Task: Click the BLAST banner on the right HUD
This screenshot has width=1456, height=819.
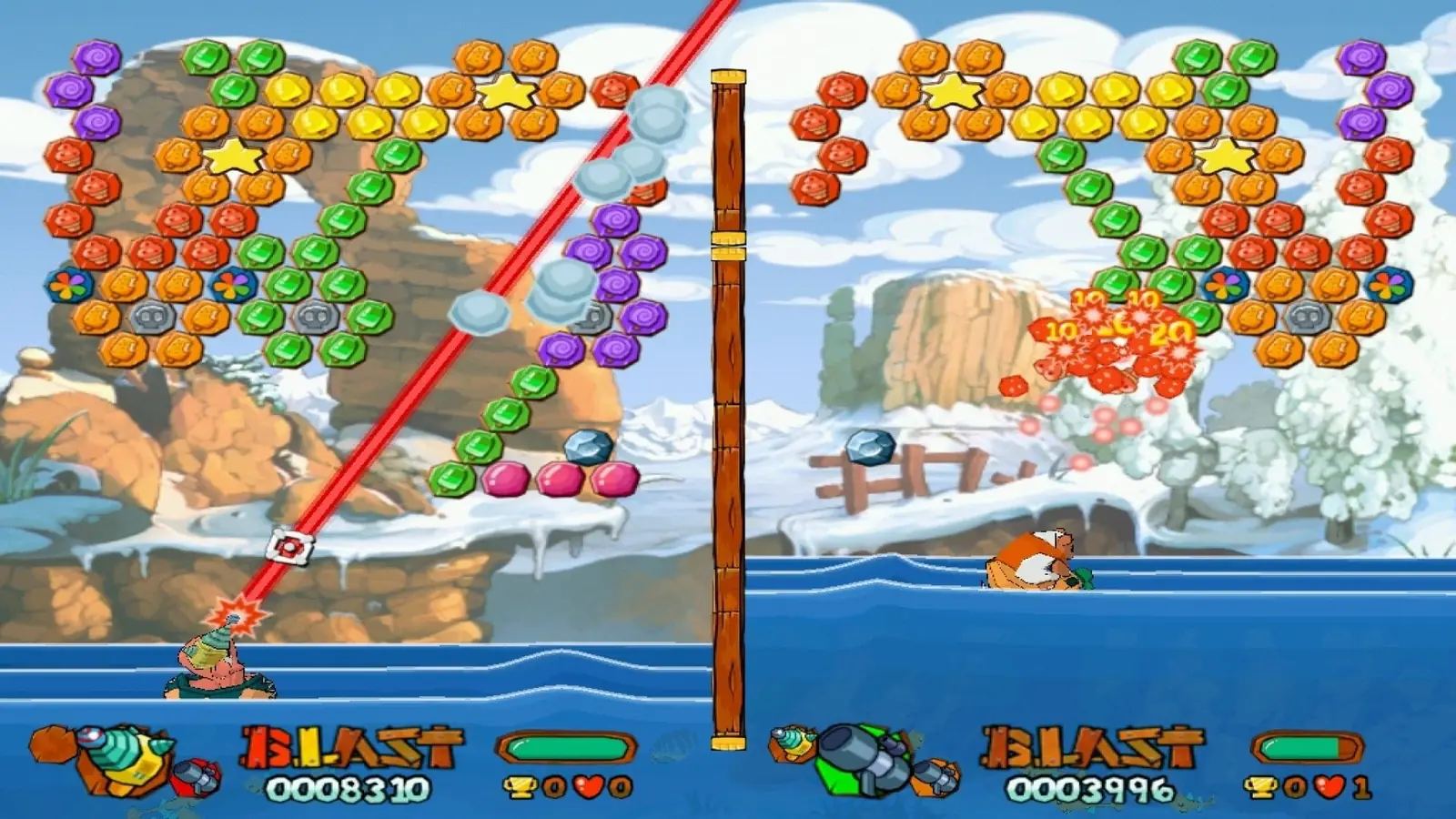Action: 1092,748
